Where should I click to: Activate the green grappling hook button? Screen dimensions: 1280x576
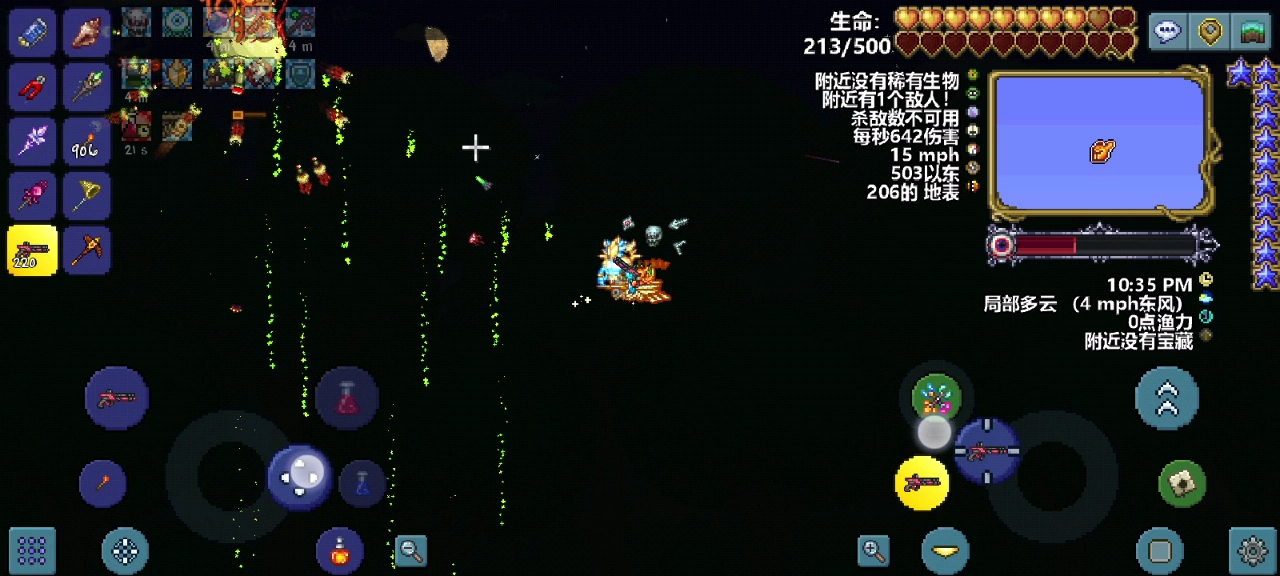pyautogui.click(x=1182, y=484)
